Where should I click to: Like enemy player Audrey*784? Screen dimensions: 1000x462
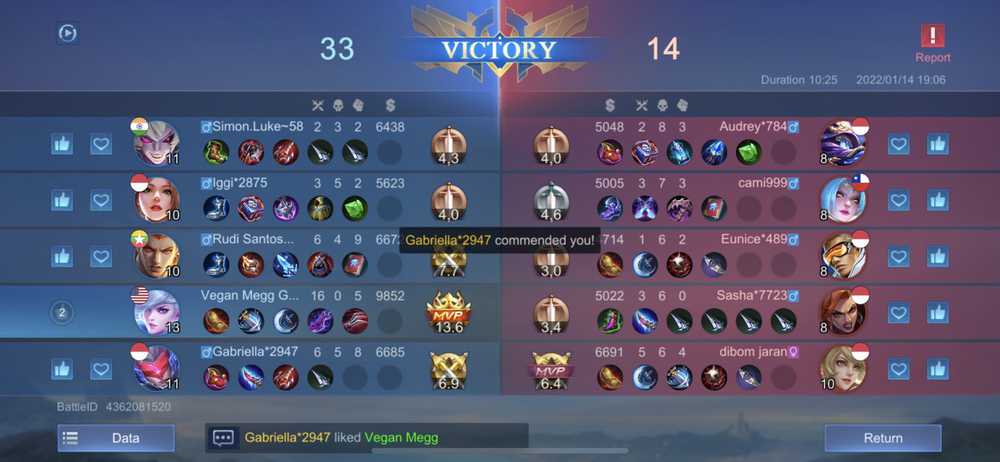[937, 144]
